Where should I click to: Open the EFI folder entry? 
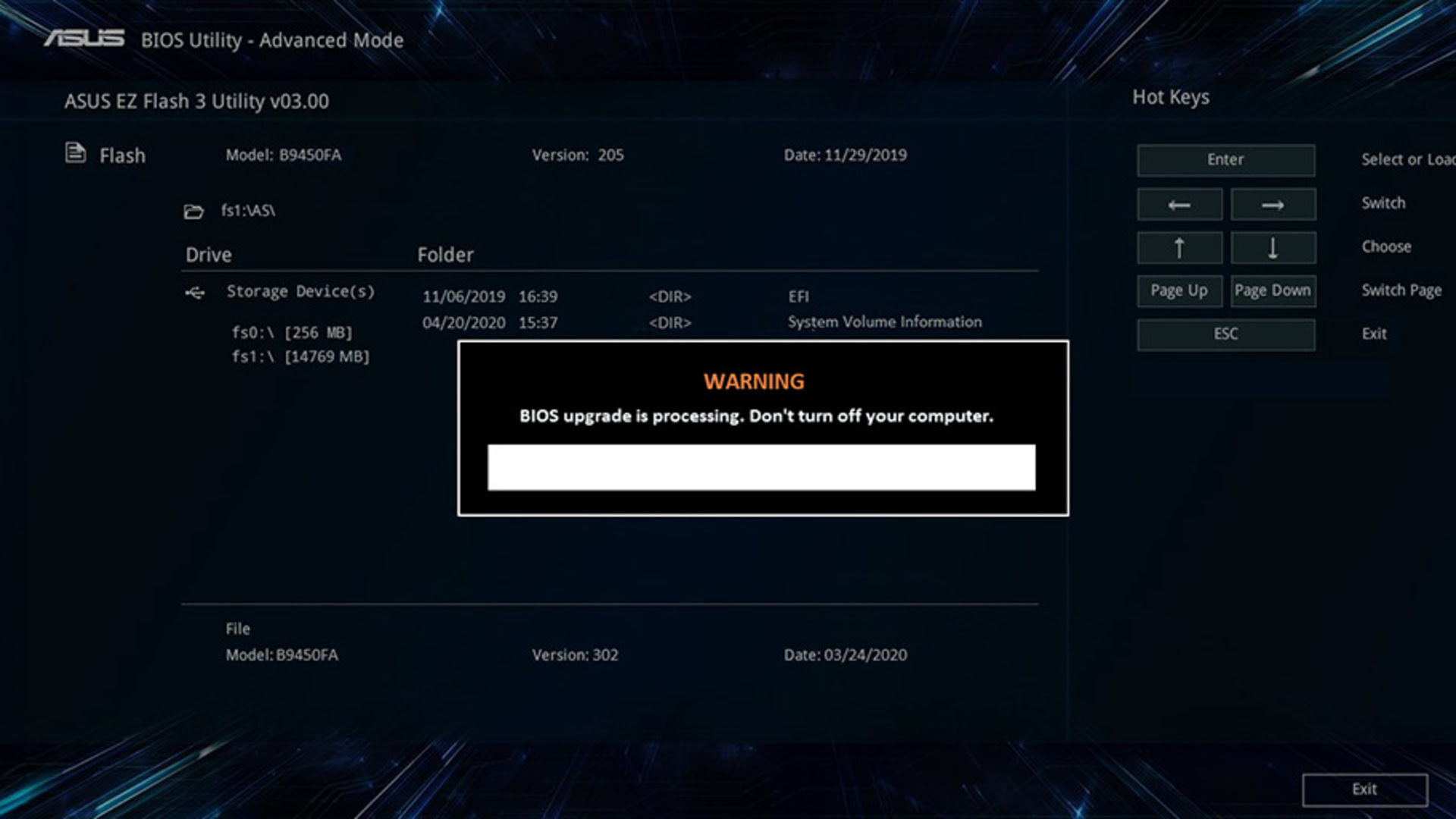tap(799, 297)
